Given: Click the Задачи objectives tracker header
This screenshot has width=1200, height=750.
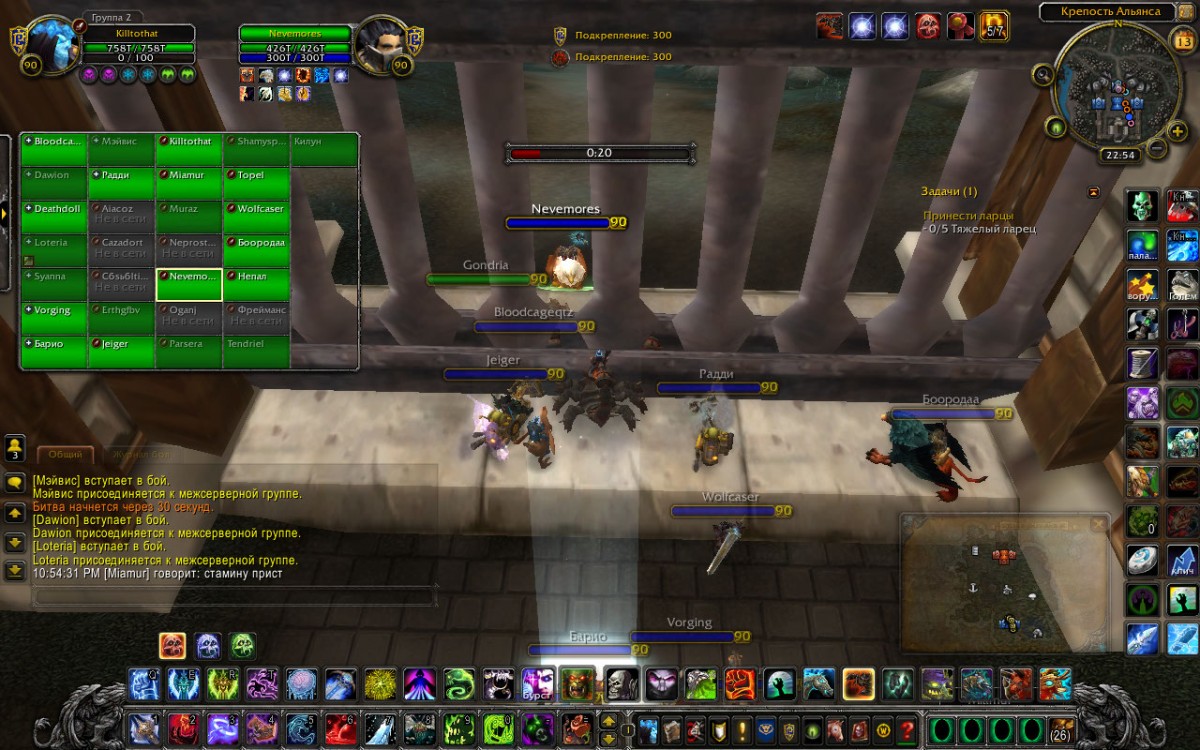Looking at the screenshot, I should point(949,191).
